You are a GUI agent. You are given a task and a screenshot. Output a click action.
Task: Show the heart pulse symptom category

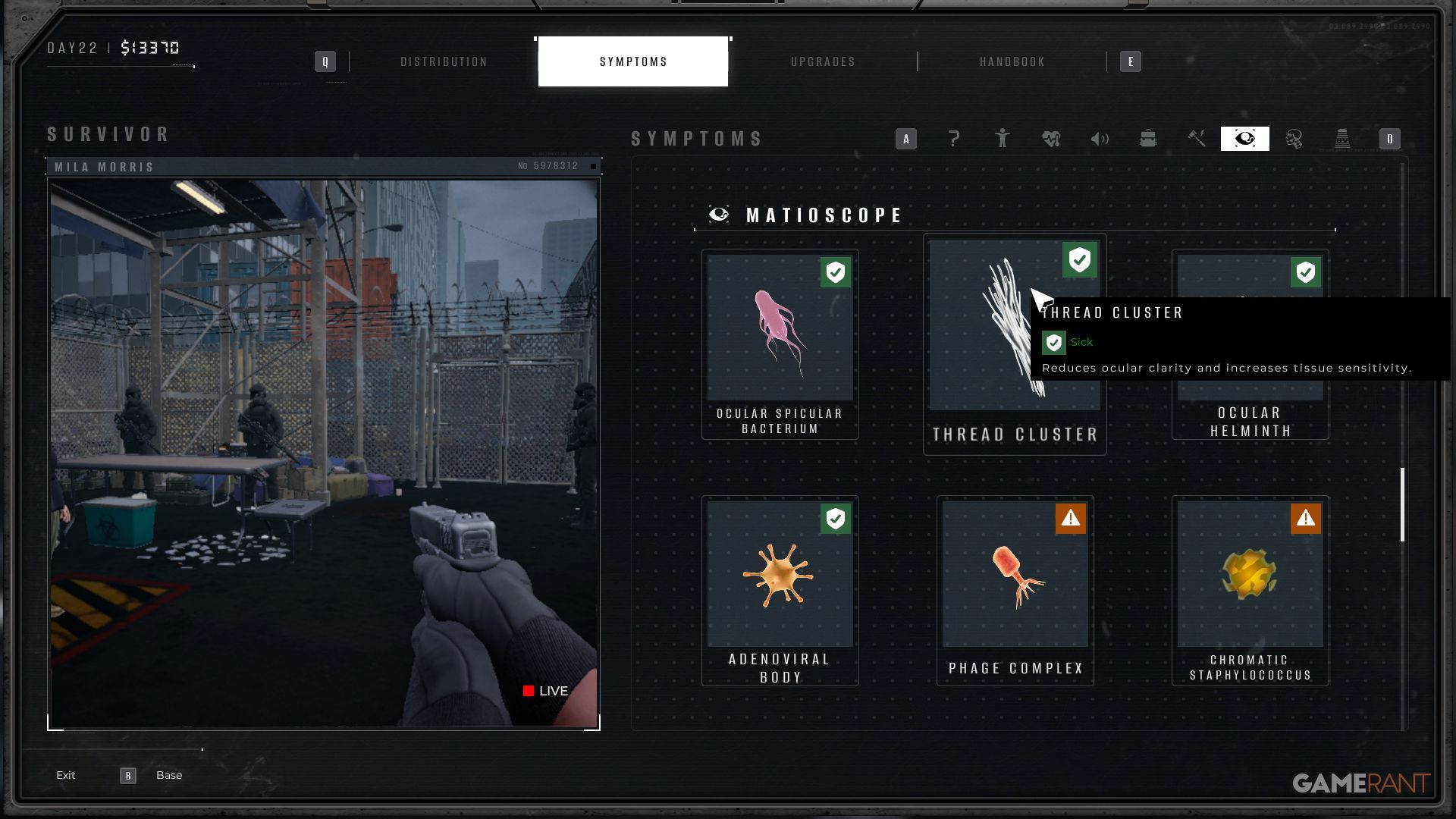(1051, 139)
